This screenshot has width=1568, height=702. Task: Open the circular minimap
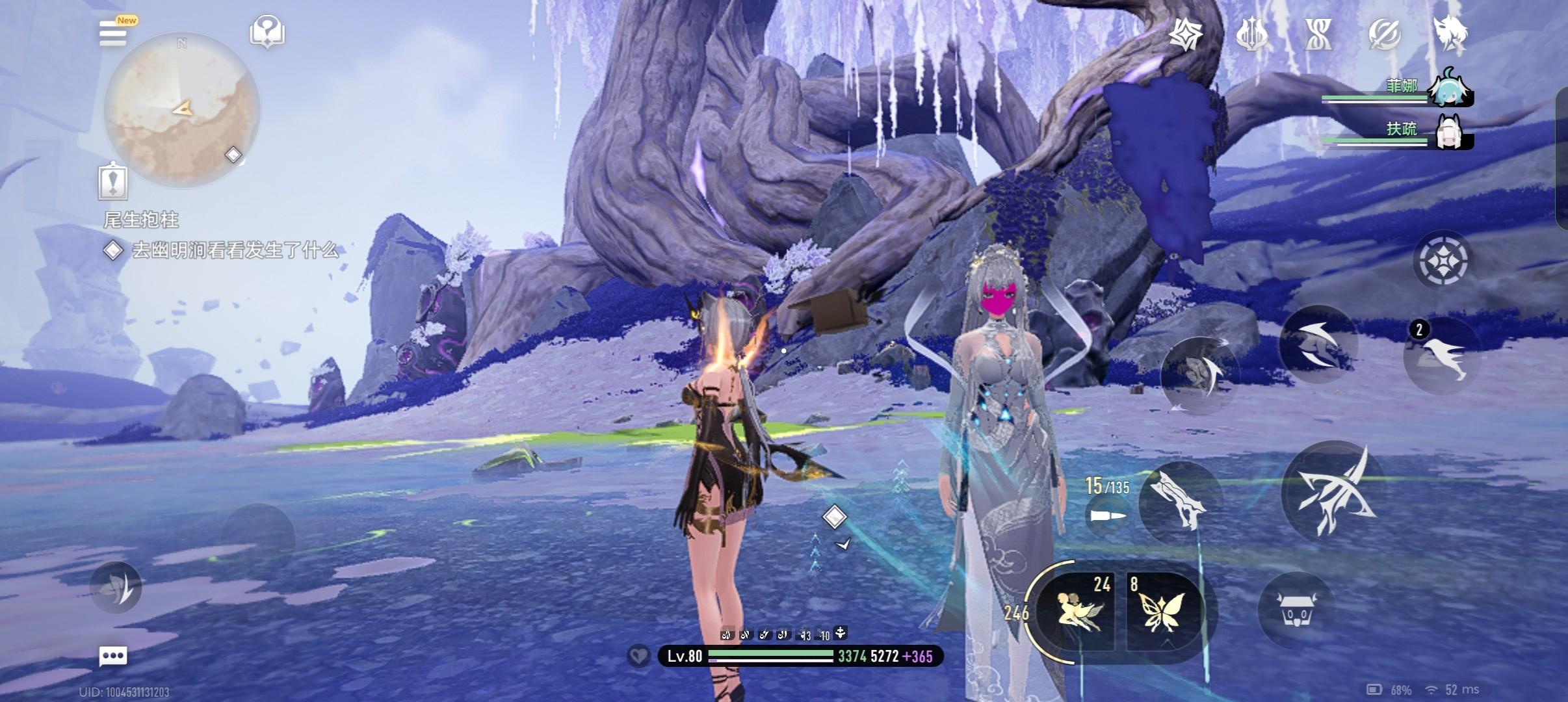[182, 110]
